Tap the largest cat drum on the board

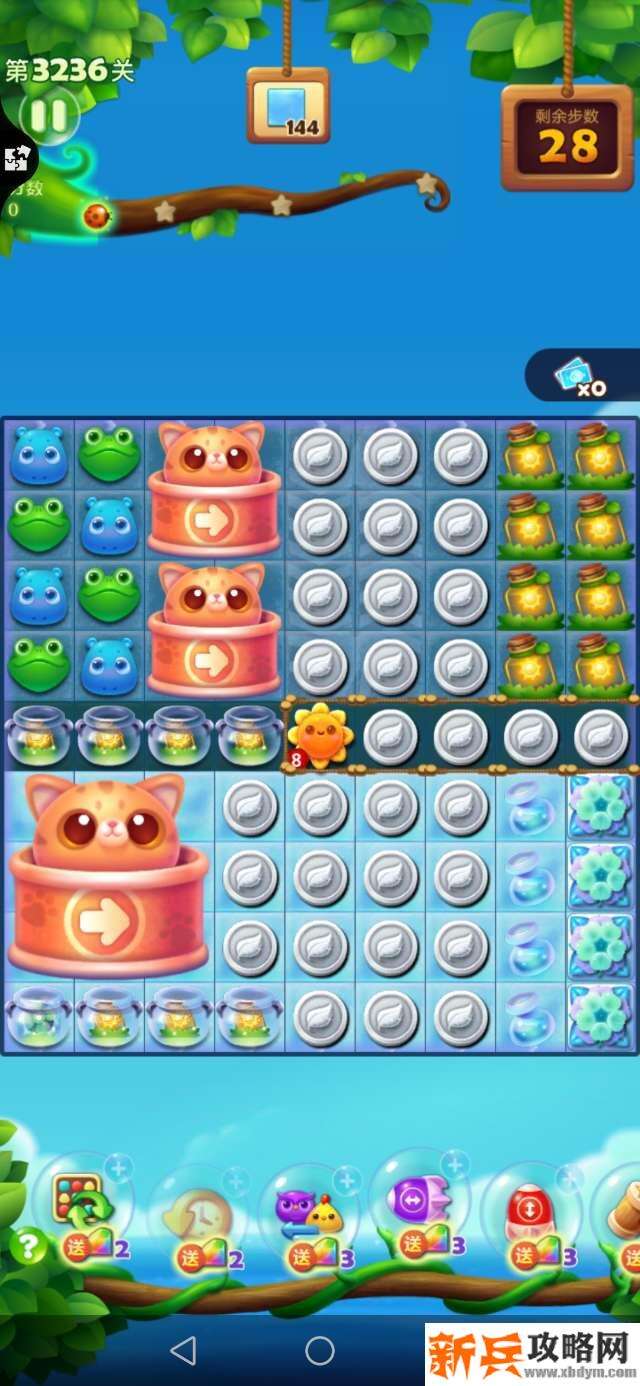[x=109, y=875]
